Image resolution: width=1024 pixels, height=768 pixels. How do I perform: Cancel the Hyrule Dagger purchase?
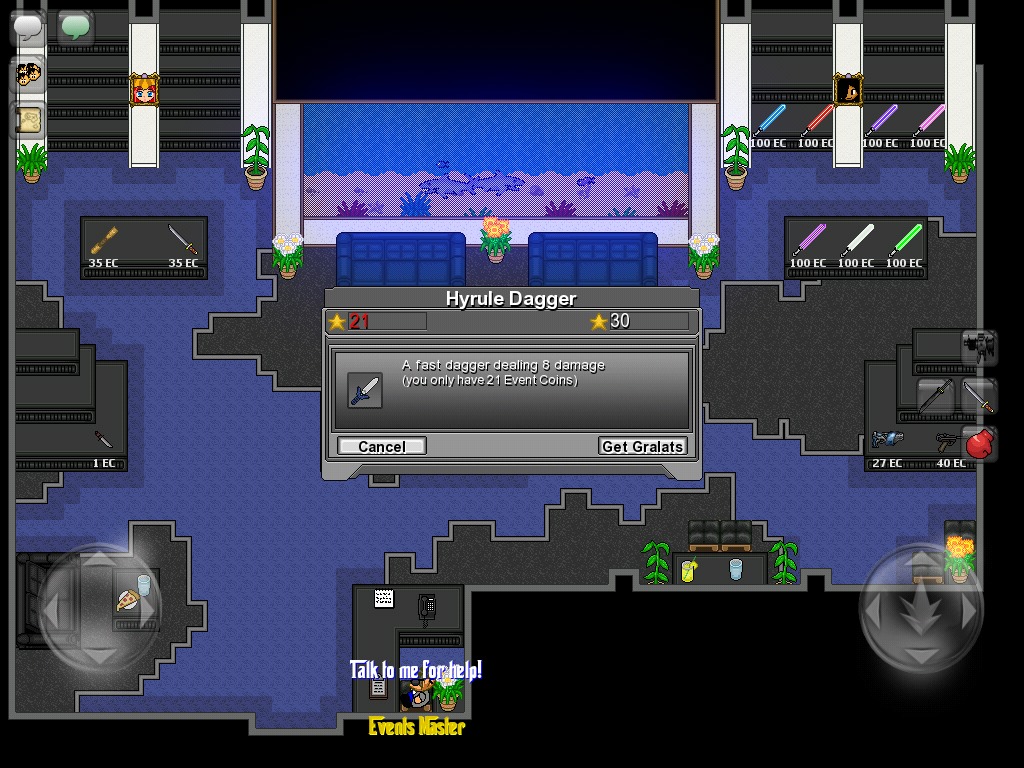point(381,446)
